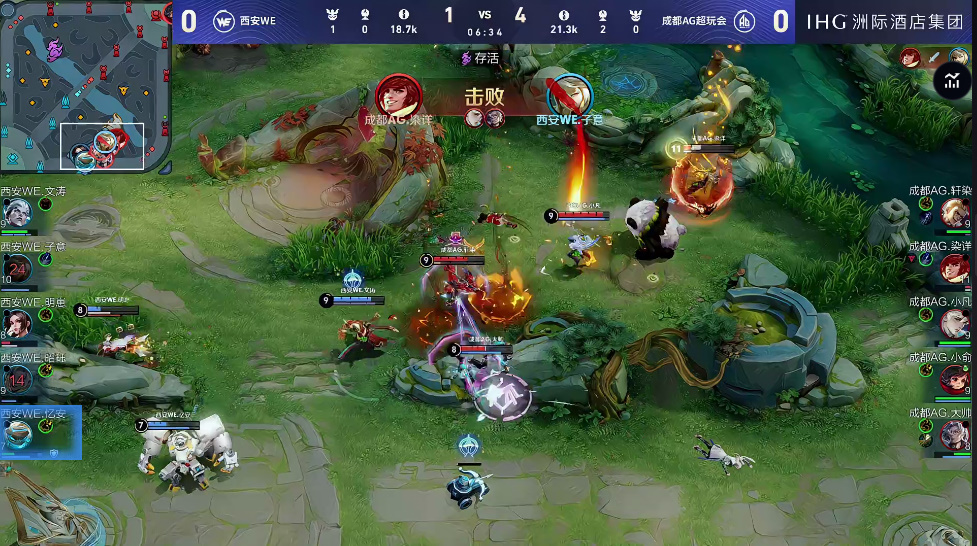Pick 成都AG.小向's hero portrait
The width and height of the screenshot is (977, 546).
coord(955,379)
